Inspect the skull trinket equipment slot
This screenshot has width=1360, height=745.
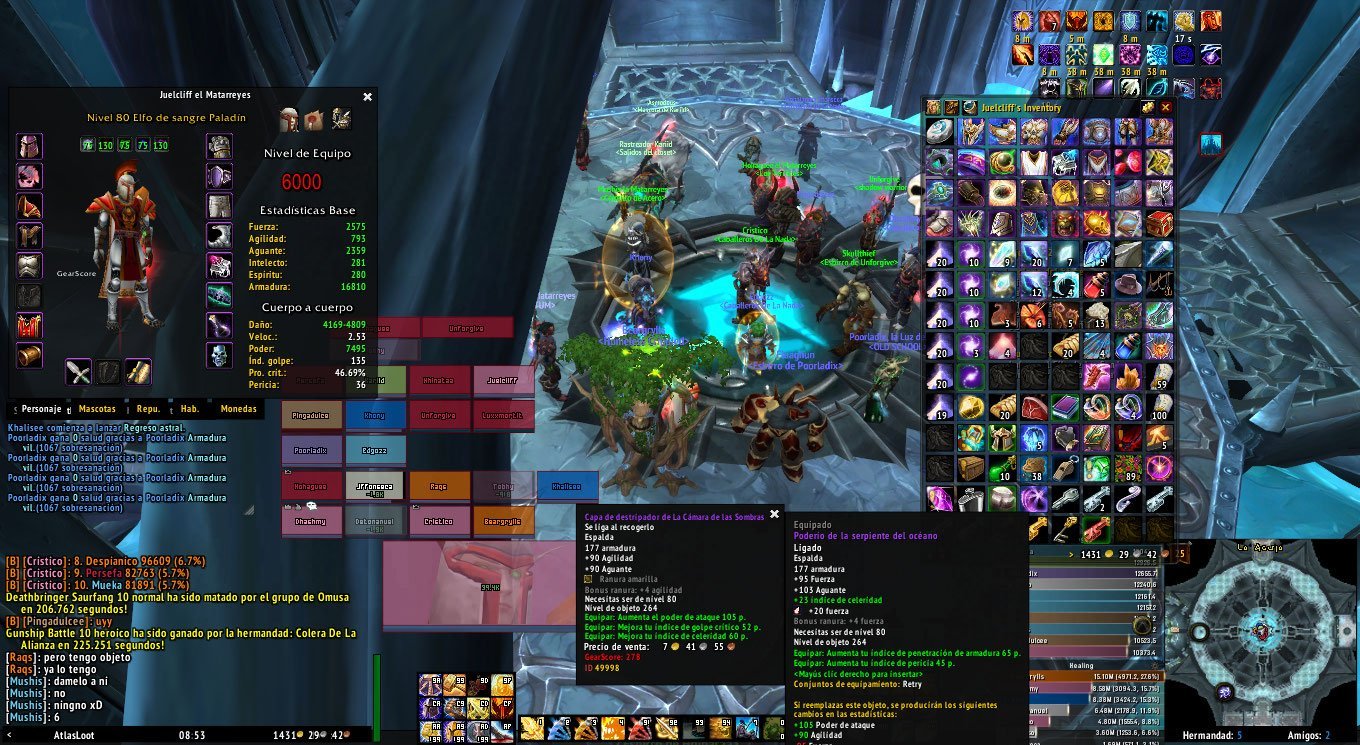220,355
